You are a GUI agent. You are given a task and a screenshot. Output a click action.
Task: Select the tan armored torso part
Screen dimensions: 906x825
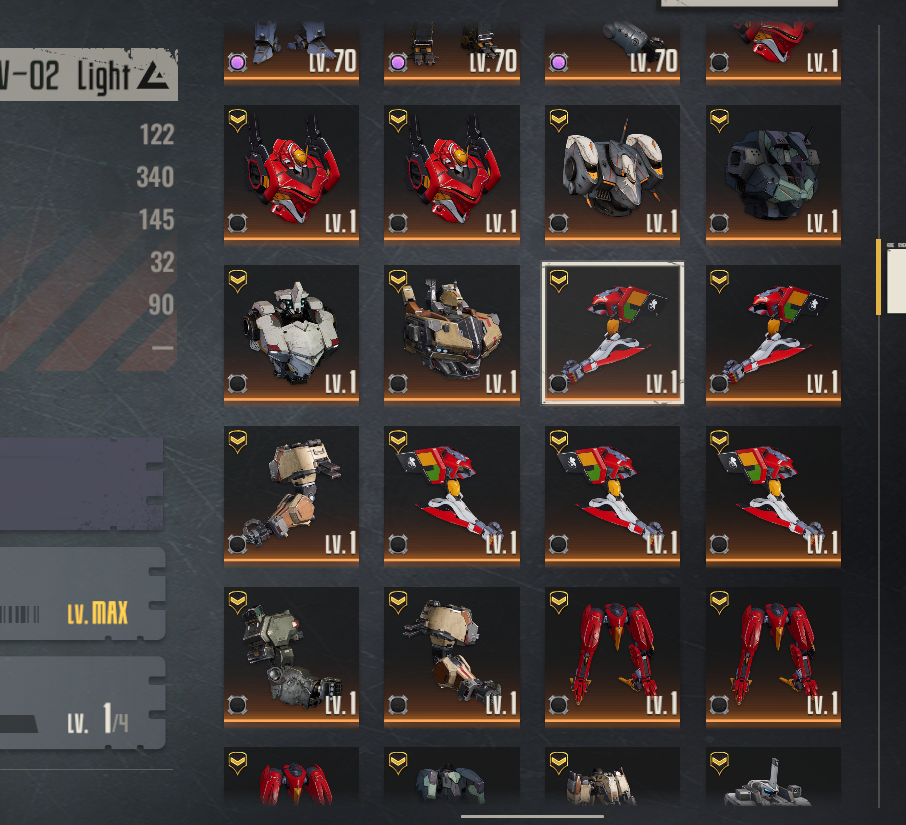[452, 333]
